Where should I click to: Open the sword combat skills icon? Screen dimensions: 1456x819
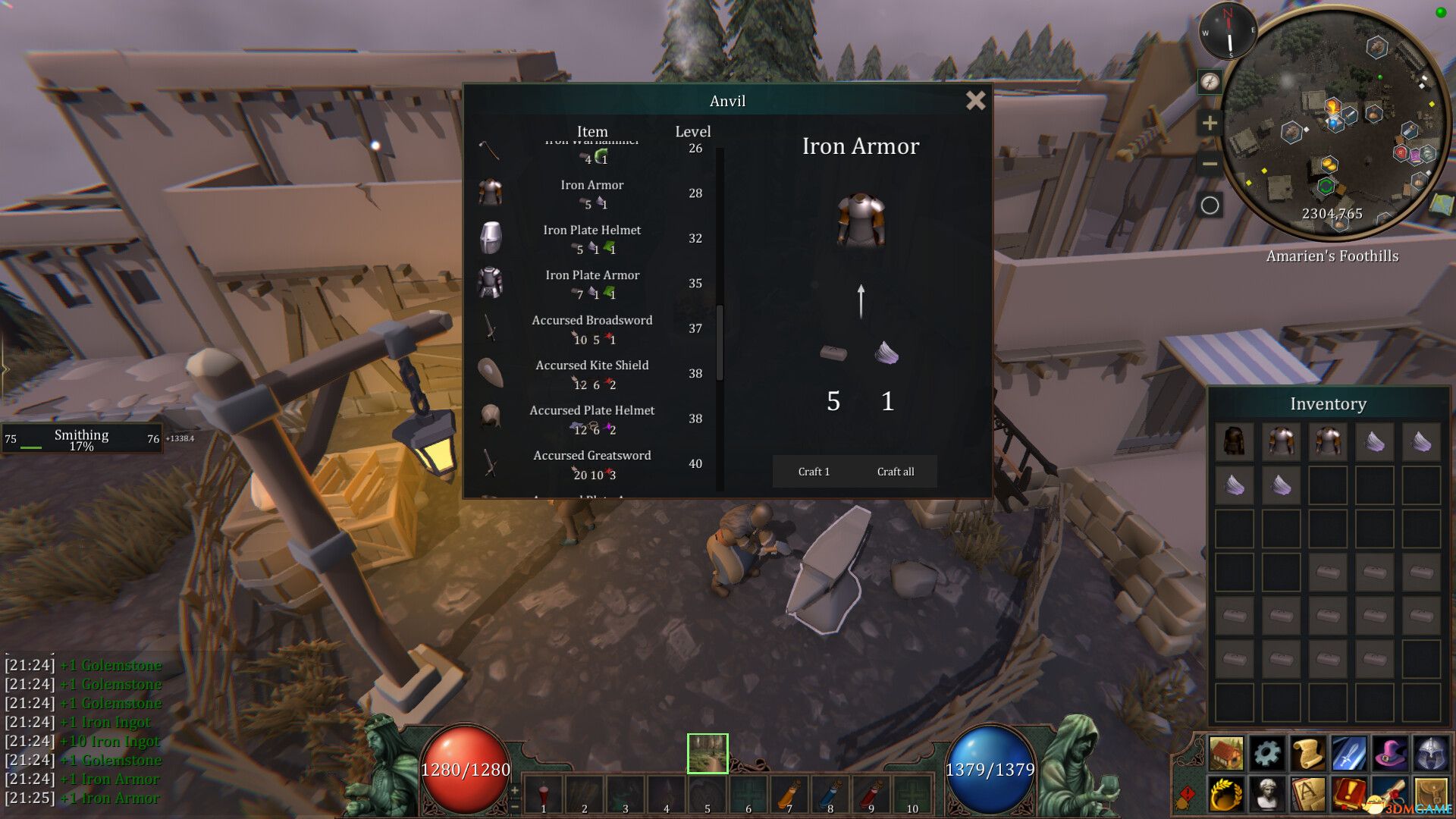[1350, 752]
